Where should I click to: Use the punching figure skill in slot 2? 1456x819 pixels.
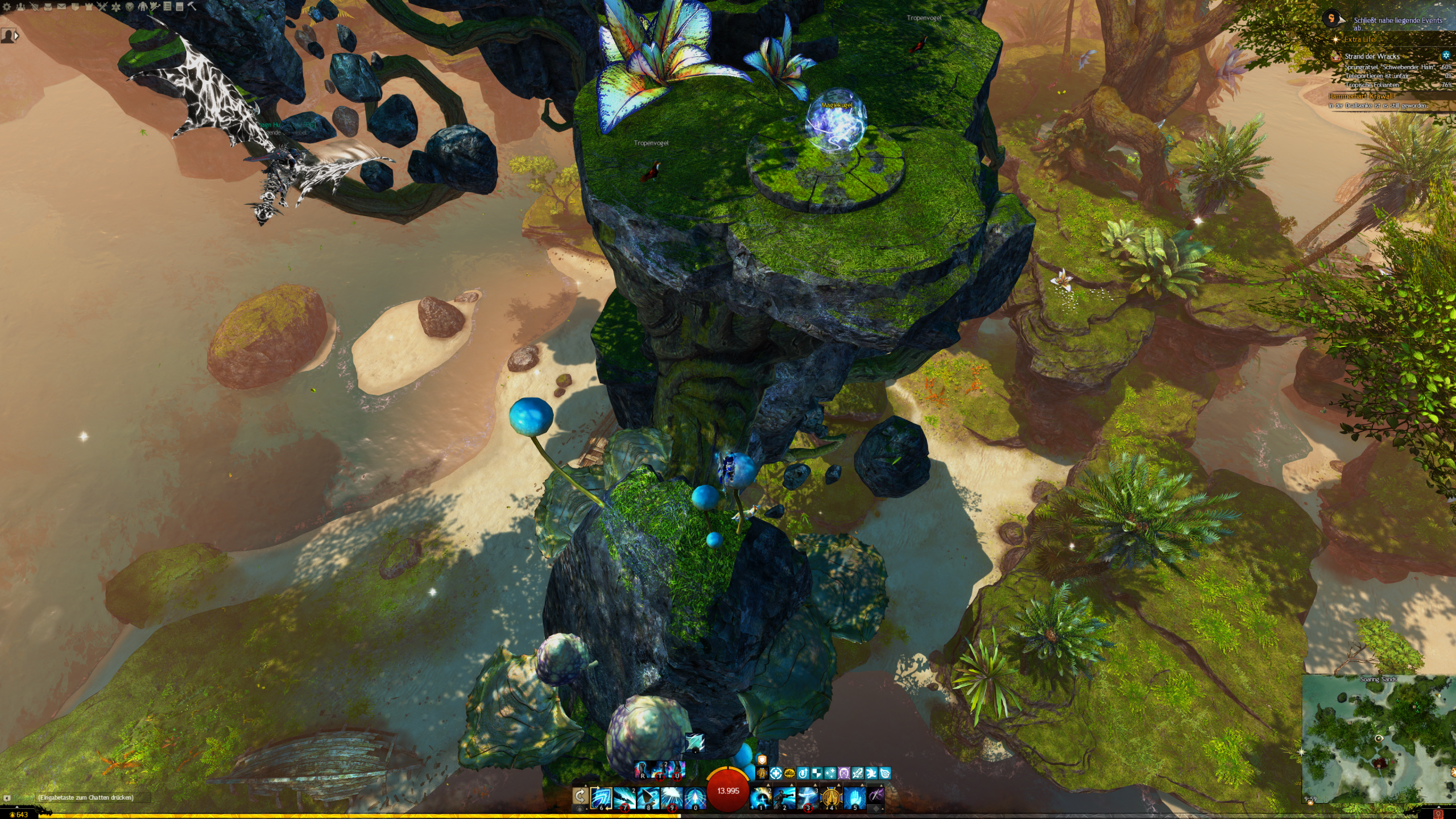click(784, 797)
